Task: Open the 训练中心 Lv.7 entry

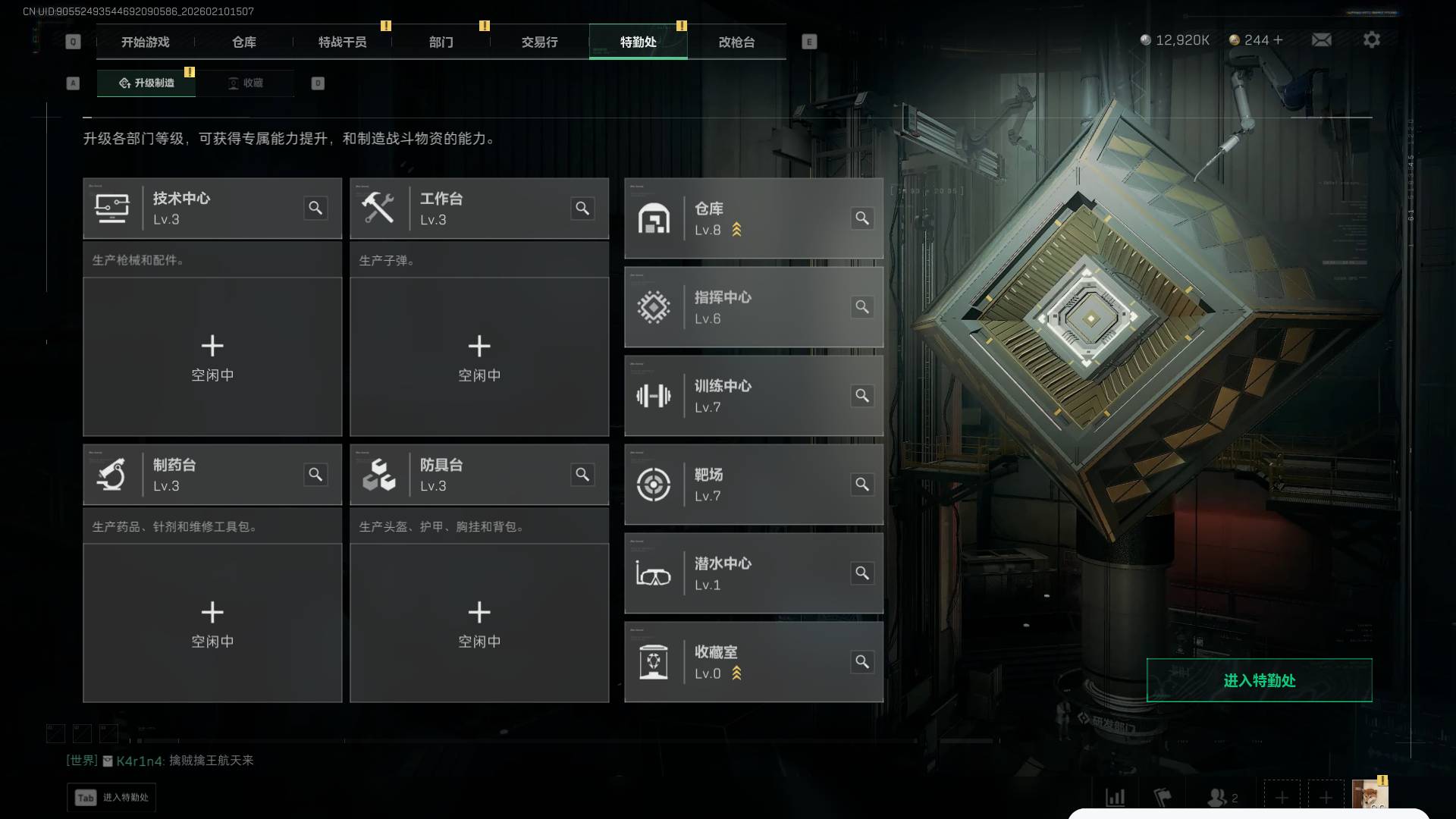Action: point(753,396)
